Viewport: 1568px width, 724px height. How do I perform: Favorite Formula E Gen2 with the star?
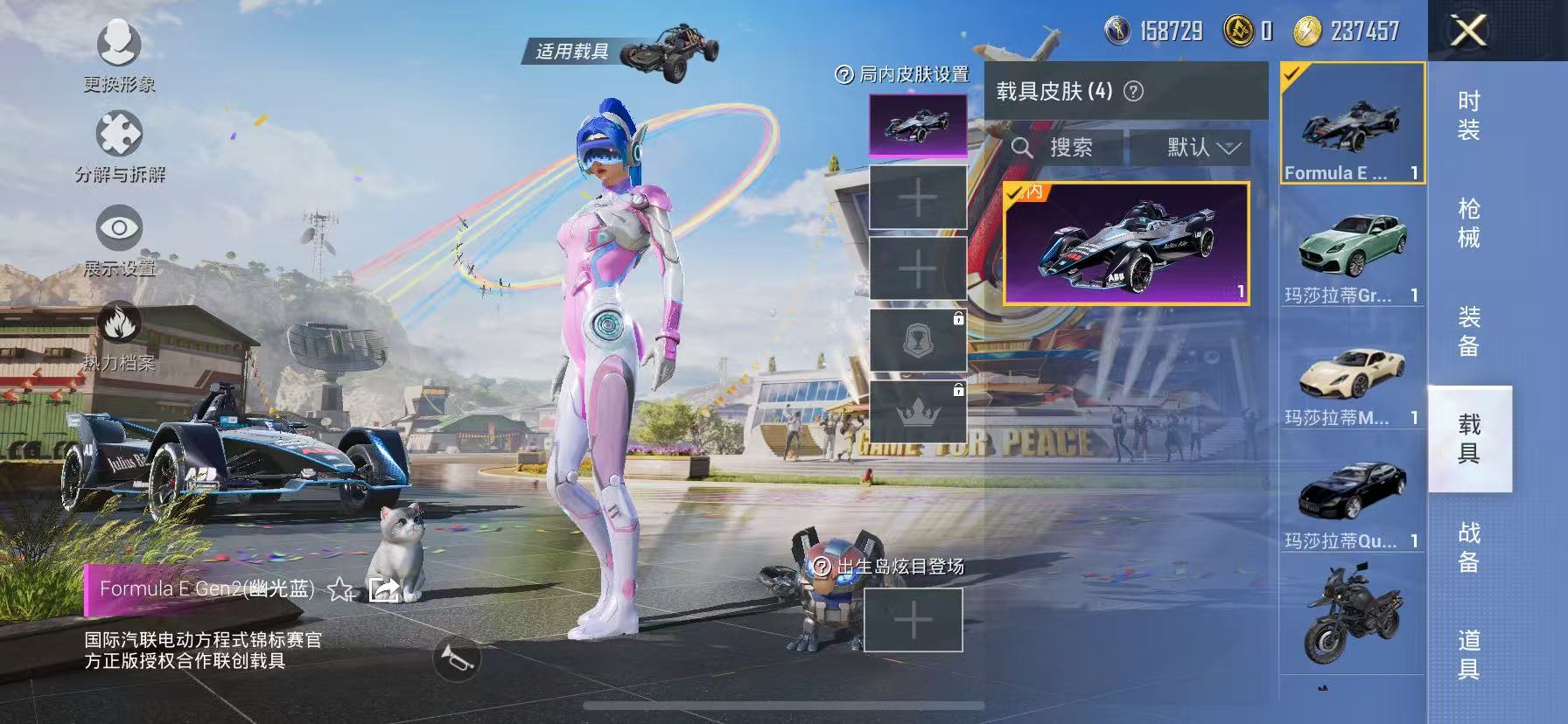pos(339,589)
